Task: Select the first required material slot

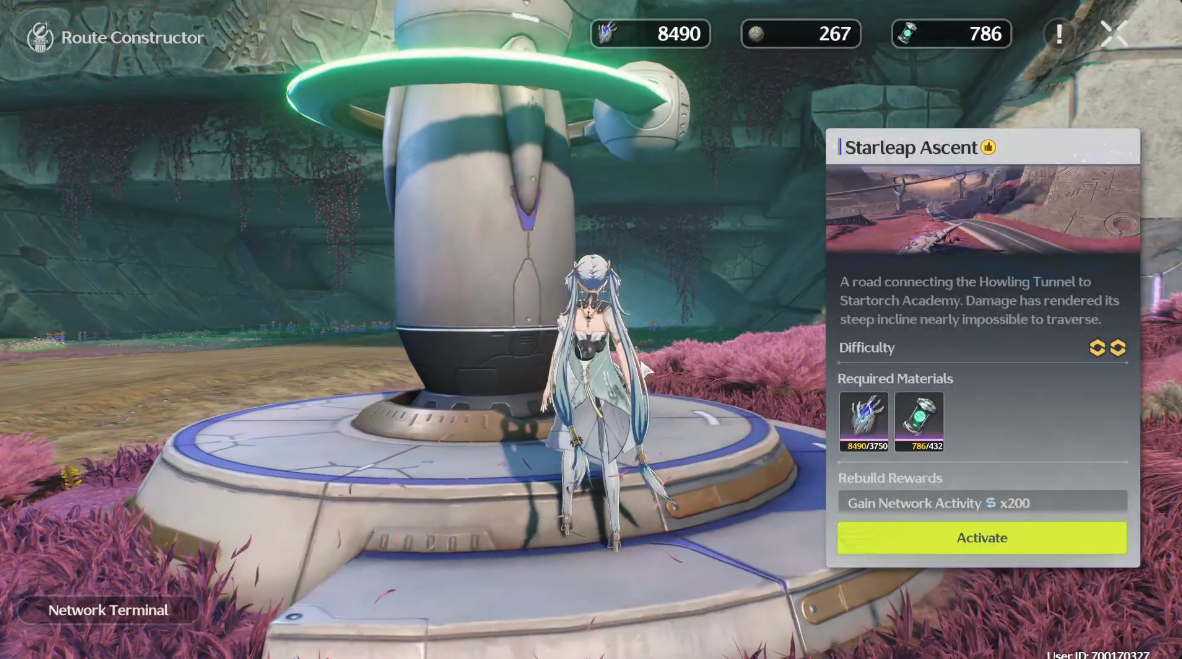Action: 863,421
